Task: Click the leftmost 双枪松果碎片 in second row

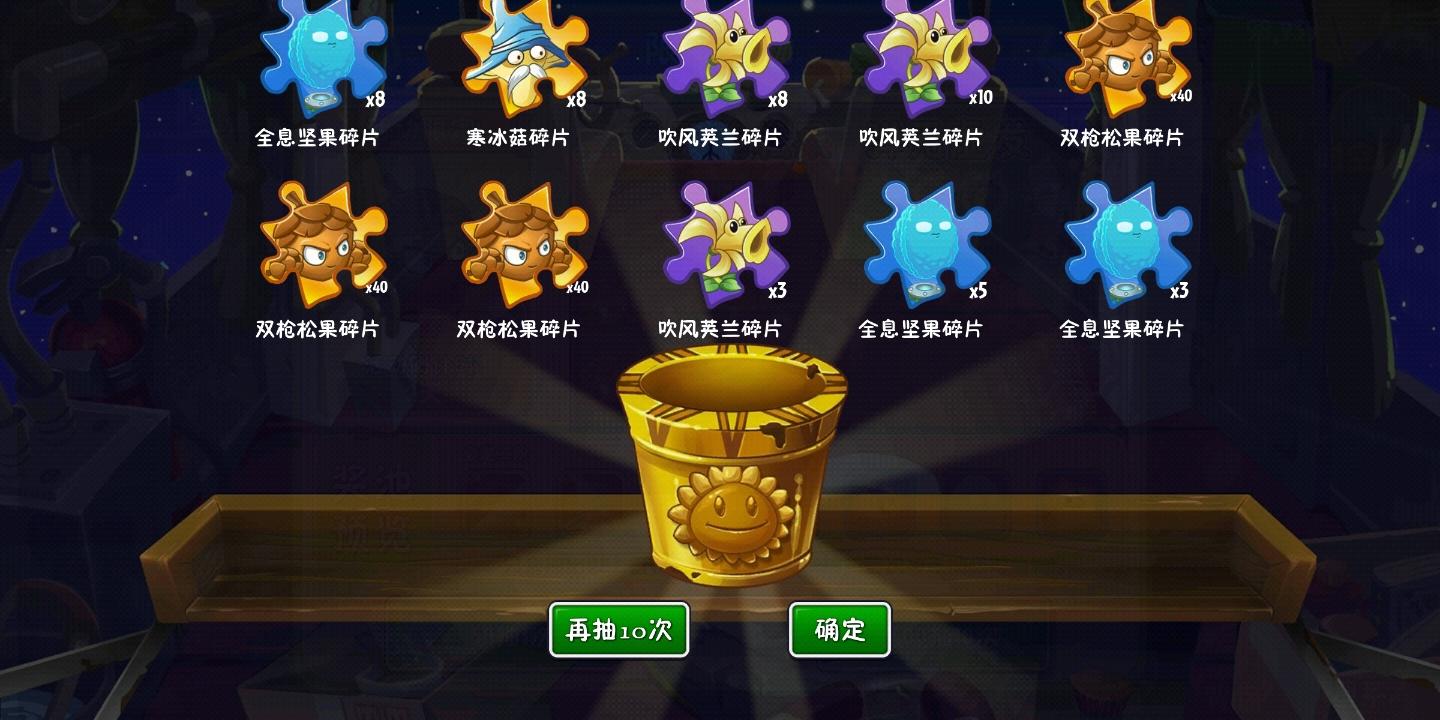Action: [322, 245]
